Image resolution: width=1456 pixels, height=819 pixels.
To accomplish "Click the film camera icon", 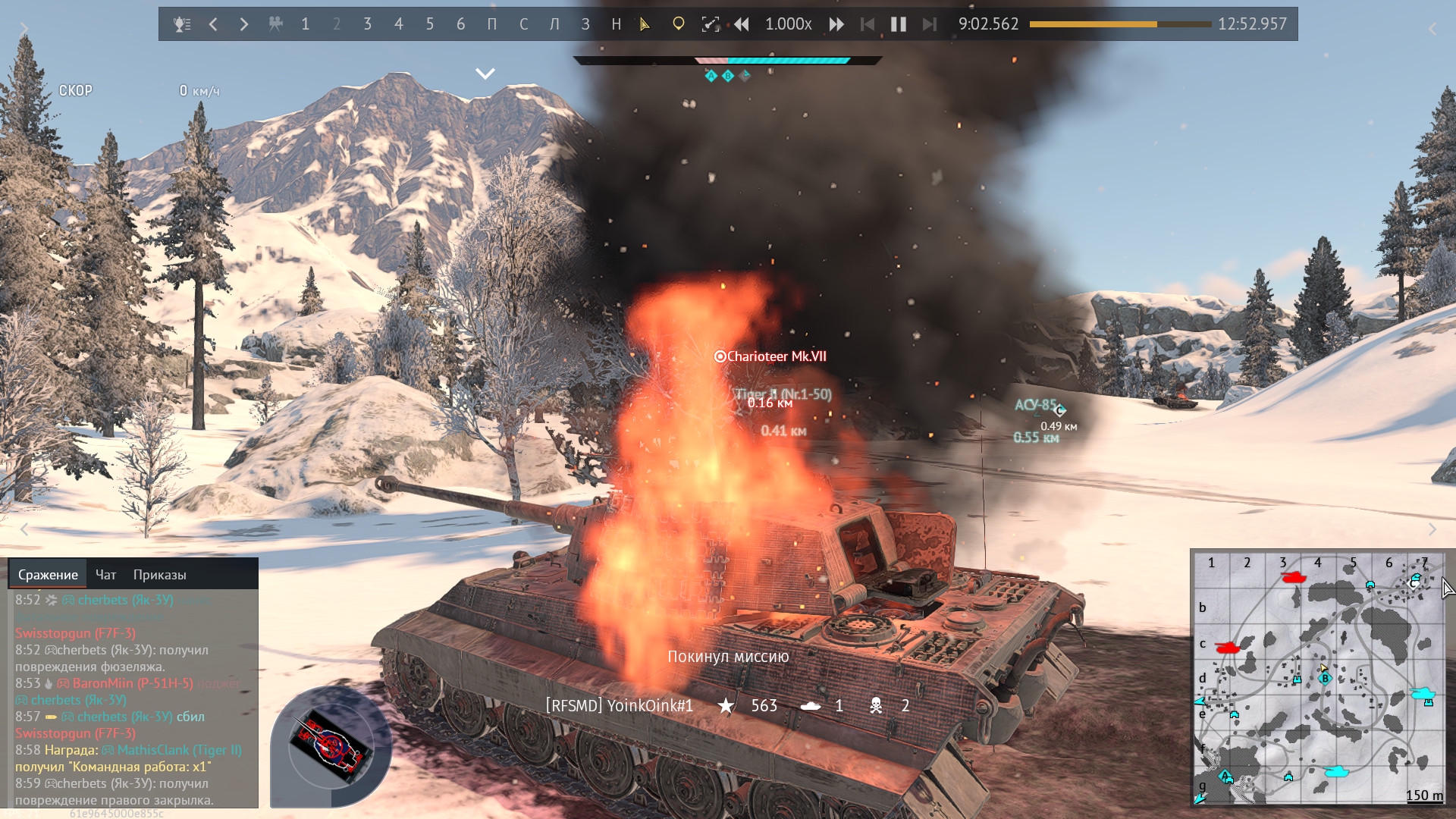I will [275, 24].
